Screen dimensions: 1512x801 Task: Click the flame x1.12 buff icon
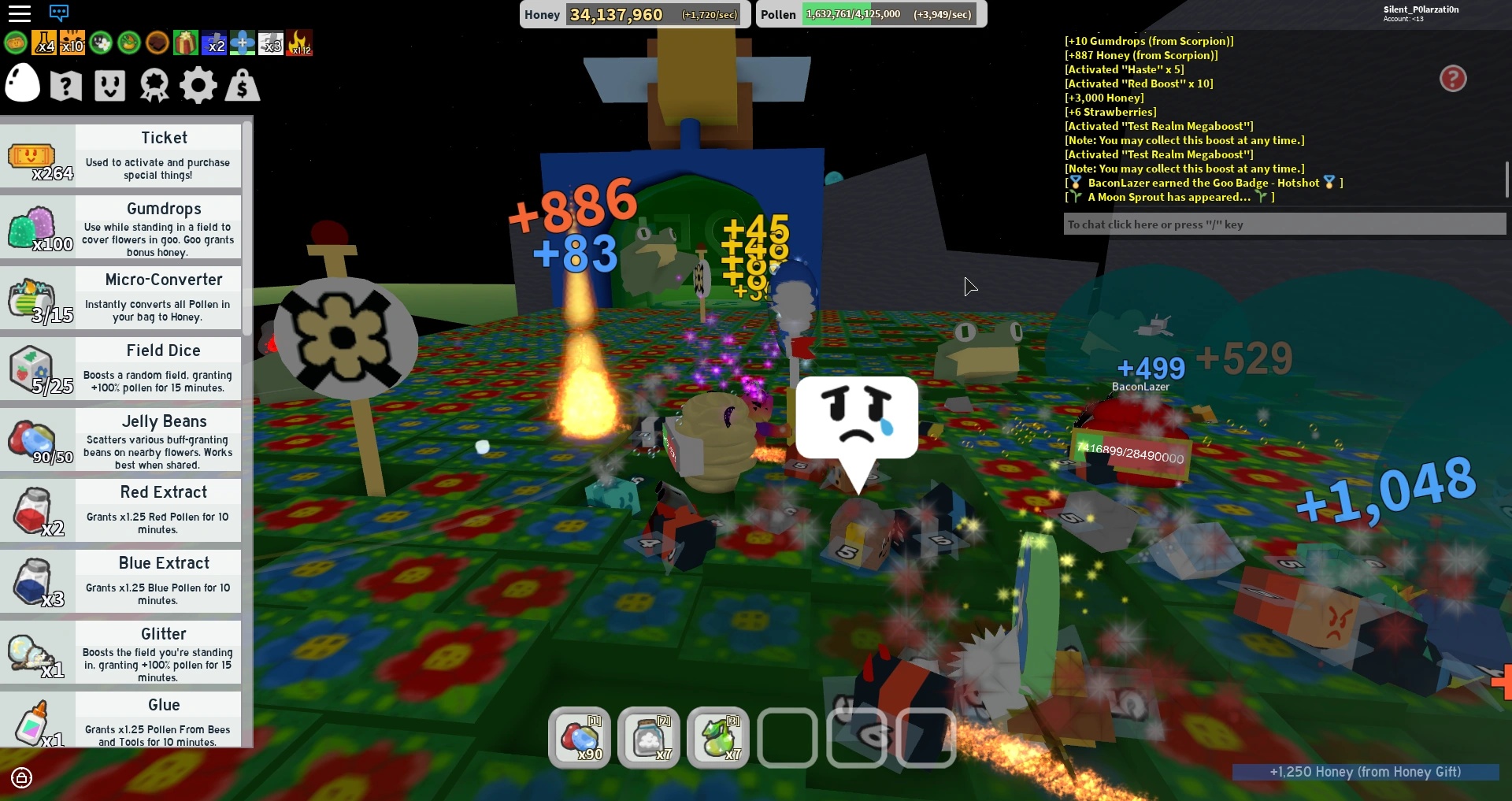(x=300, y=43)
